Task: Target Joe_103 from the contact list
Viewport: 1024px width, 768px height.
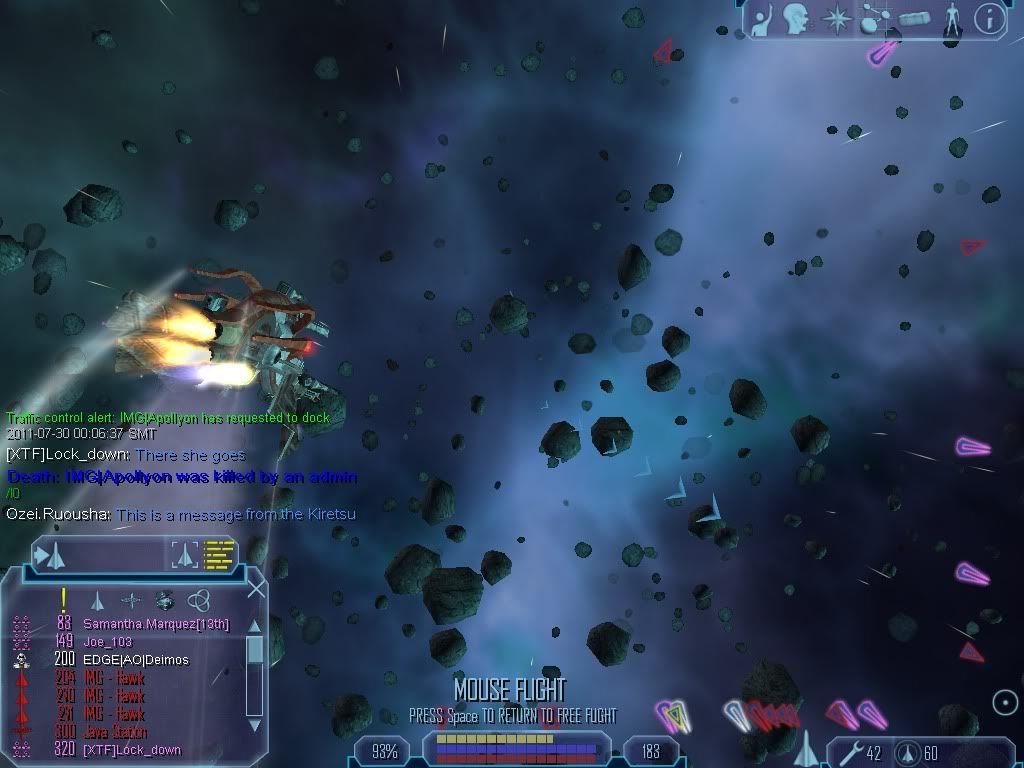Action: pos(108,642)
